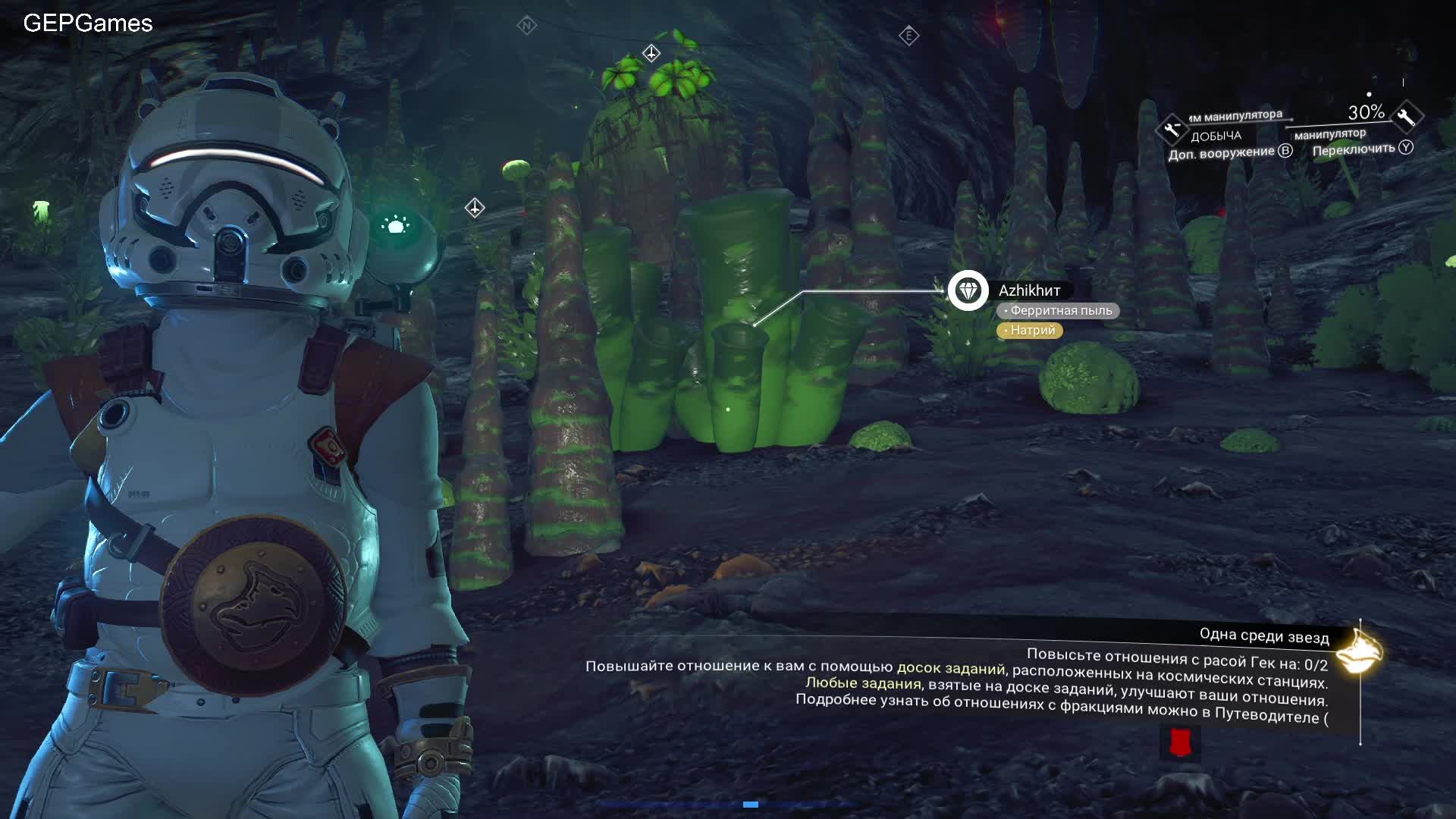Screen dimensions: 1456x819
Task: Select the N compass direction marker
Action: click(x=526, y=26)
